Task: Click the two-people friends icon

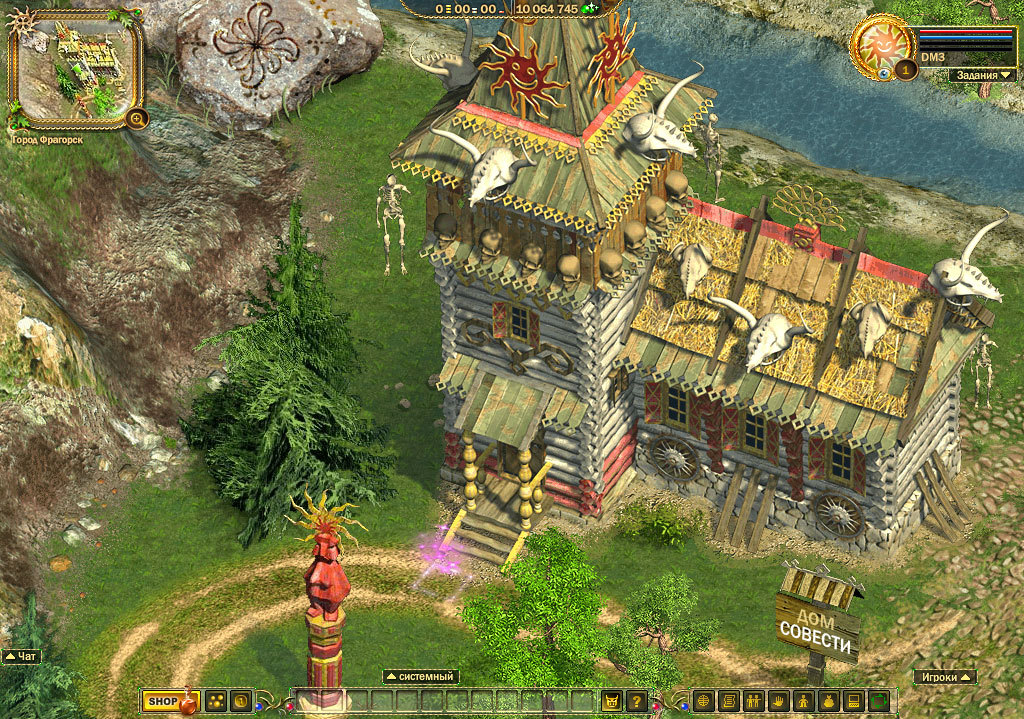Action: coord(753,702)
